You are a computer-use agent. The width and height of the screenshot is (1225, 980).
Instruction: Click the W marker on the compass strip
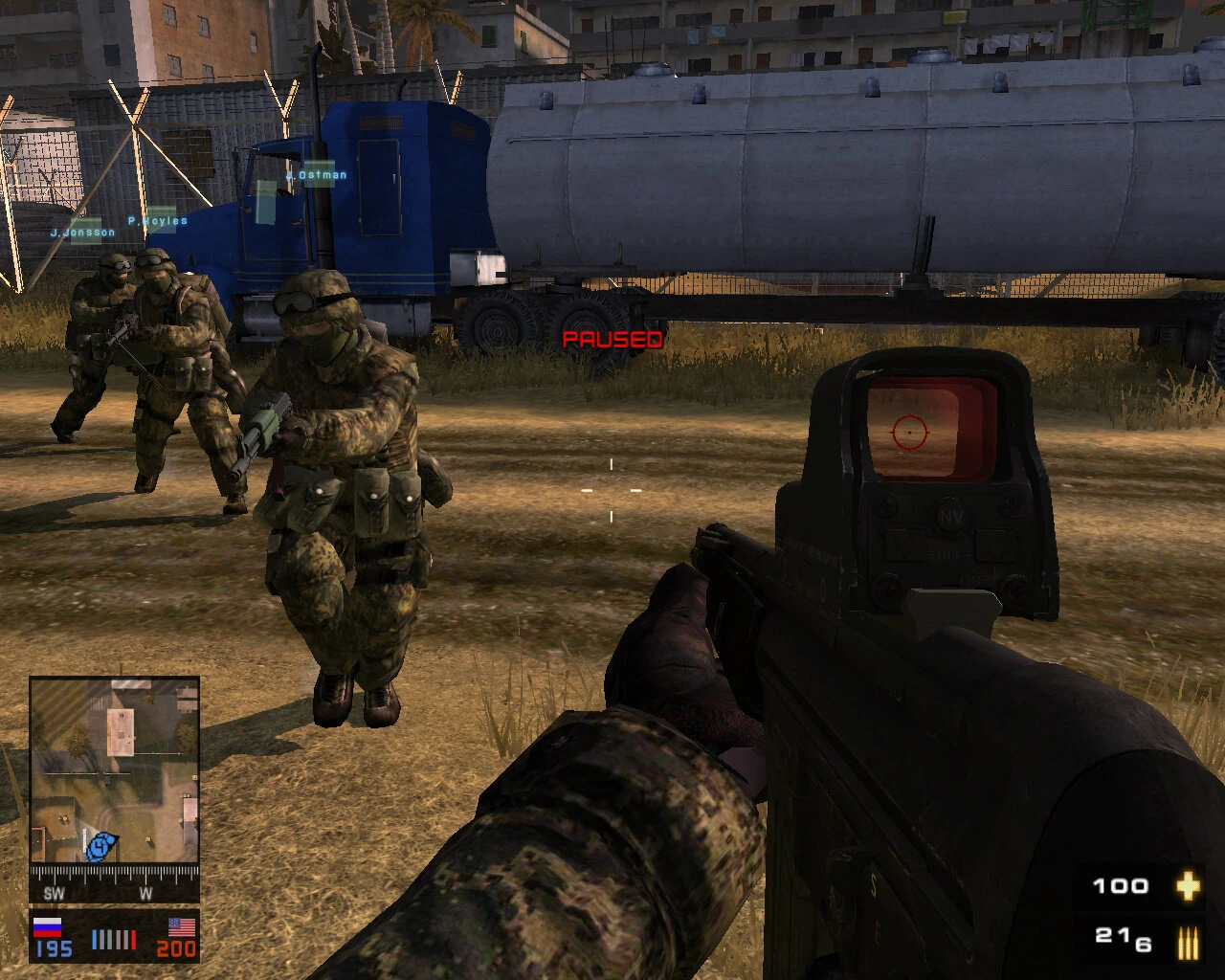(145, 892)
